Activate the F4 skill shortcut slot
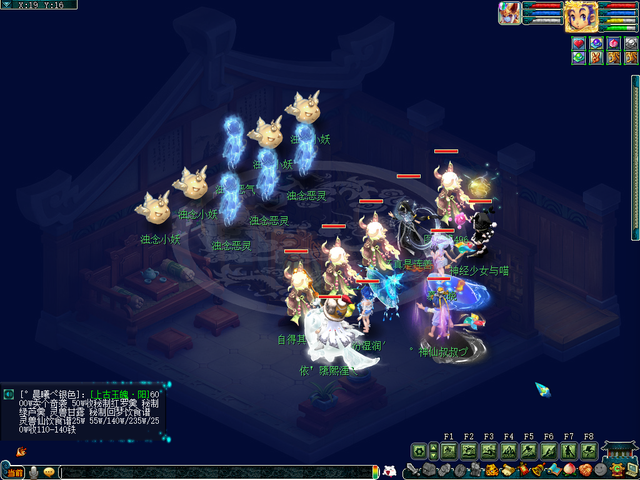Image resolution: width=640 pixels, height=480 pixels. (x=509, y=451)
